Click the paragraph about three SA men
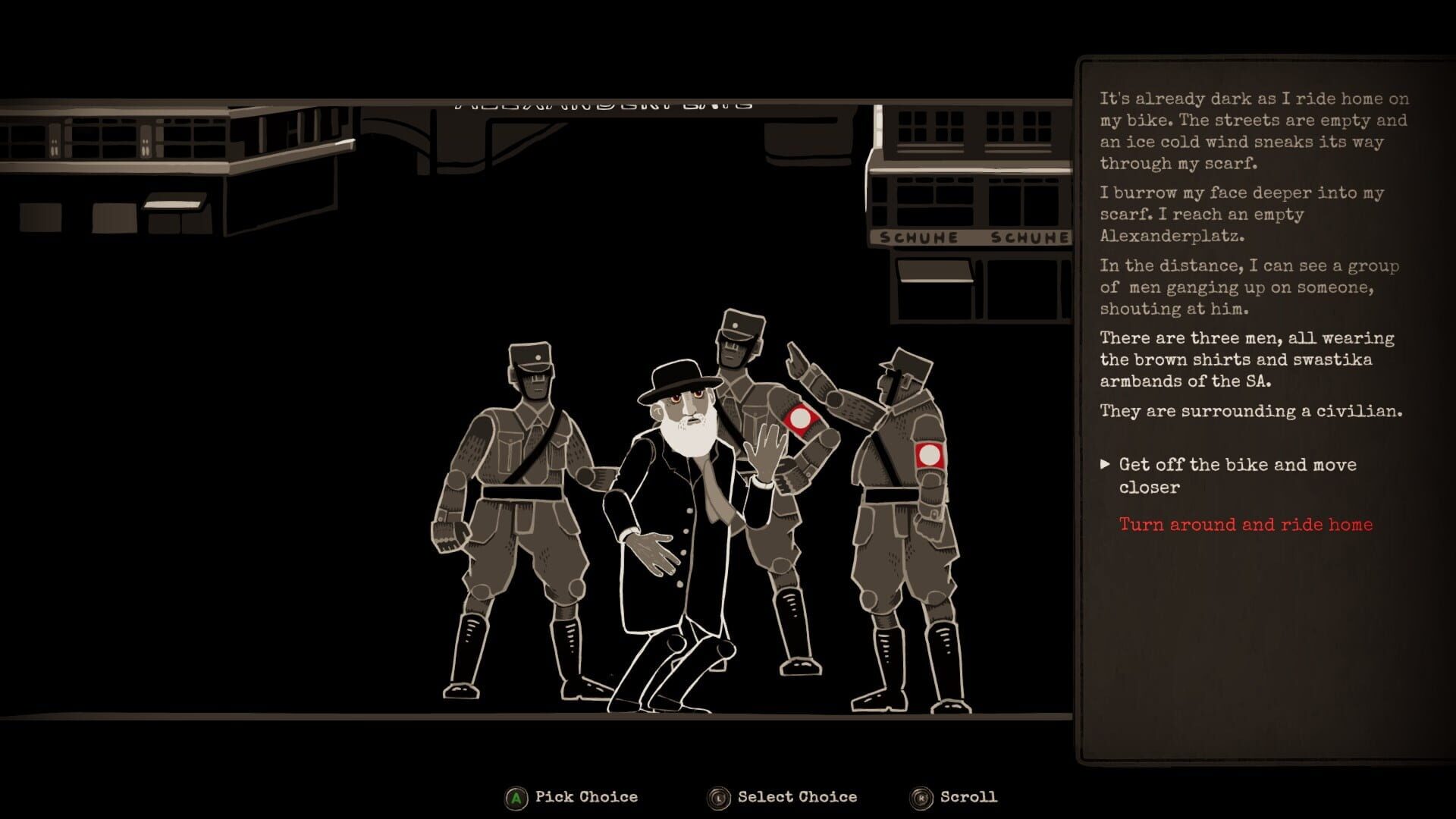 point(1247,359)
